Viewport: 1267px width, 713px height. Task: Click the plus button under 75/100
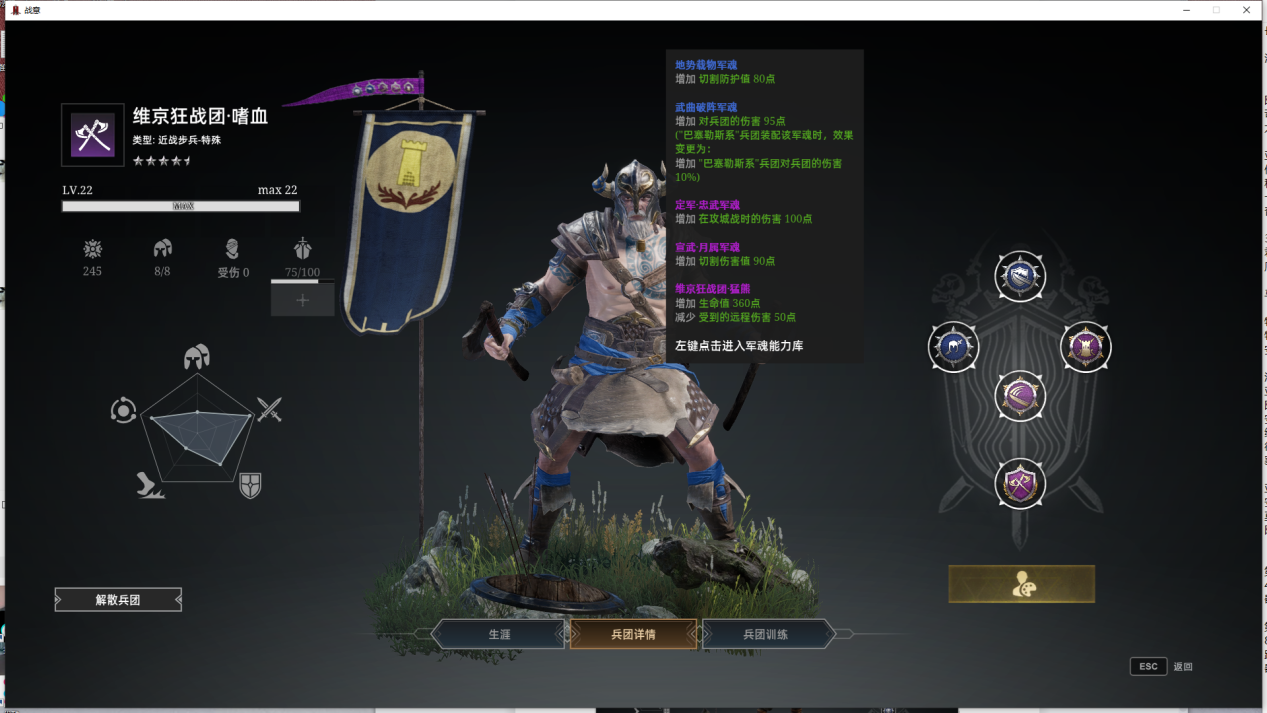tap(302, 300)
